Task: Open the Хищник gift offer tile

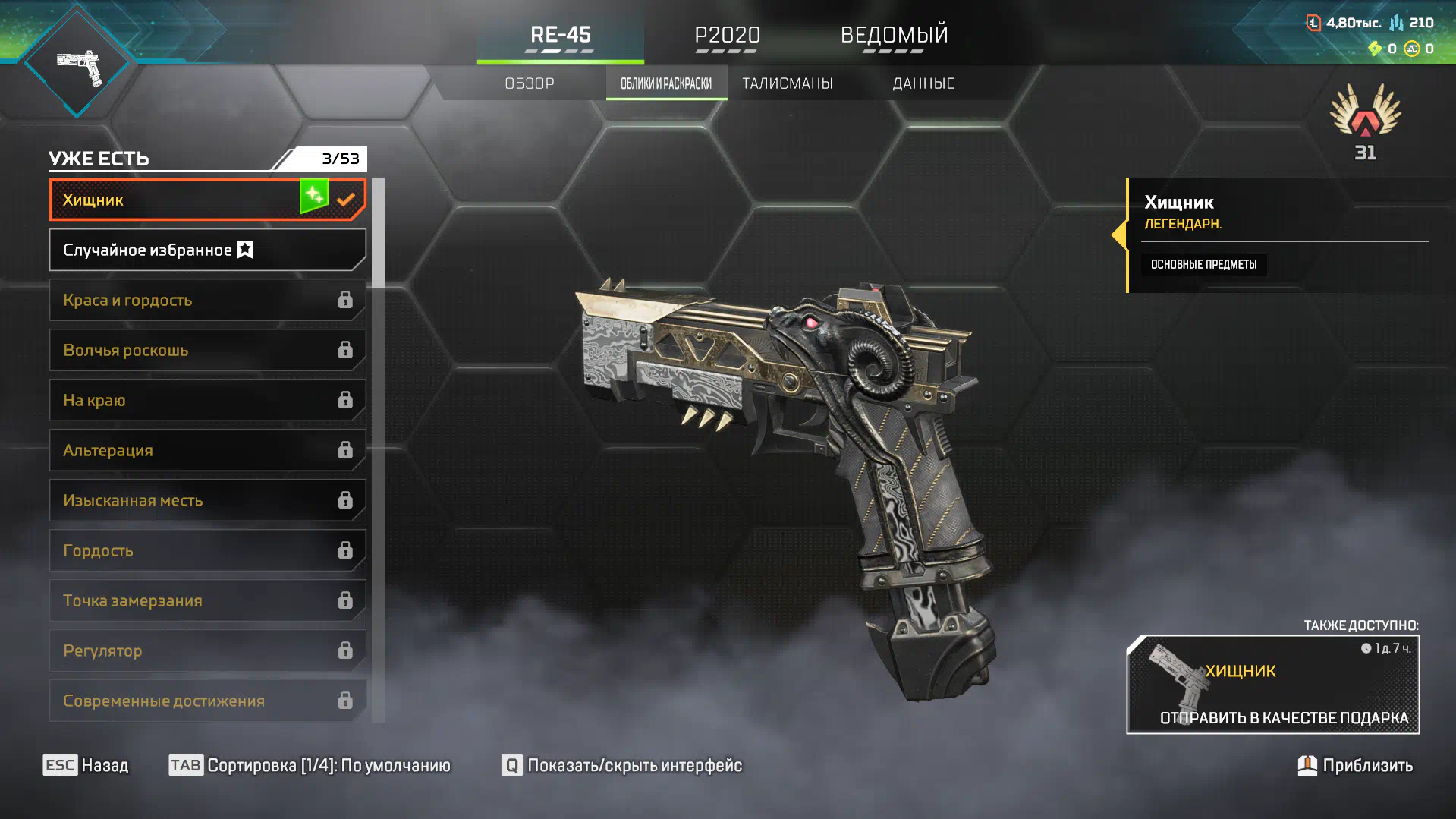Action: pos(1272,685)
